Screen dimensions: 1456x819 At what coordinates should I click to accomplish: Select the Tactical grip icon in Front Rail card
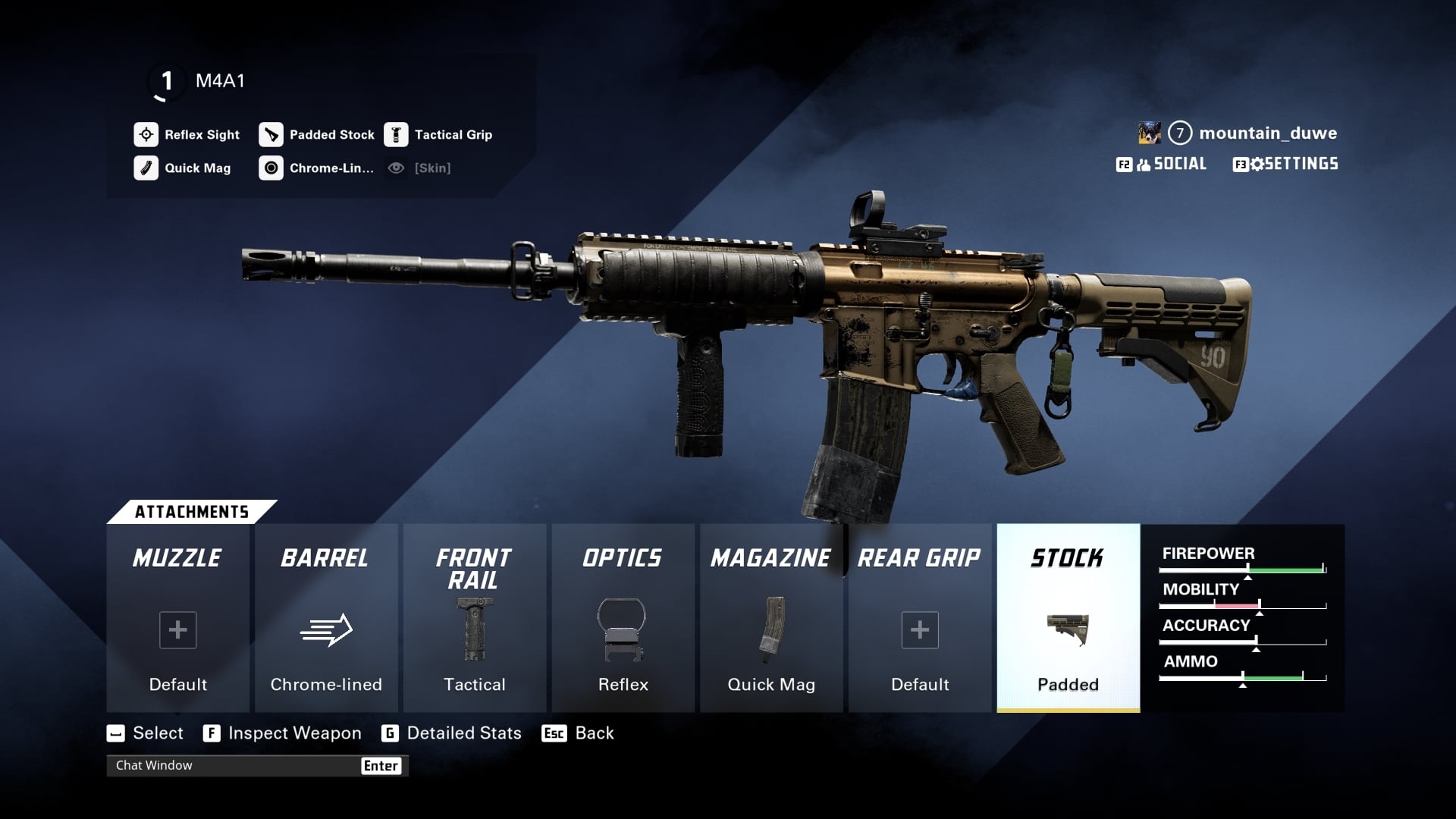(x=475, y=629)
